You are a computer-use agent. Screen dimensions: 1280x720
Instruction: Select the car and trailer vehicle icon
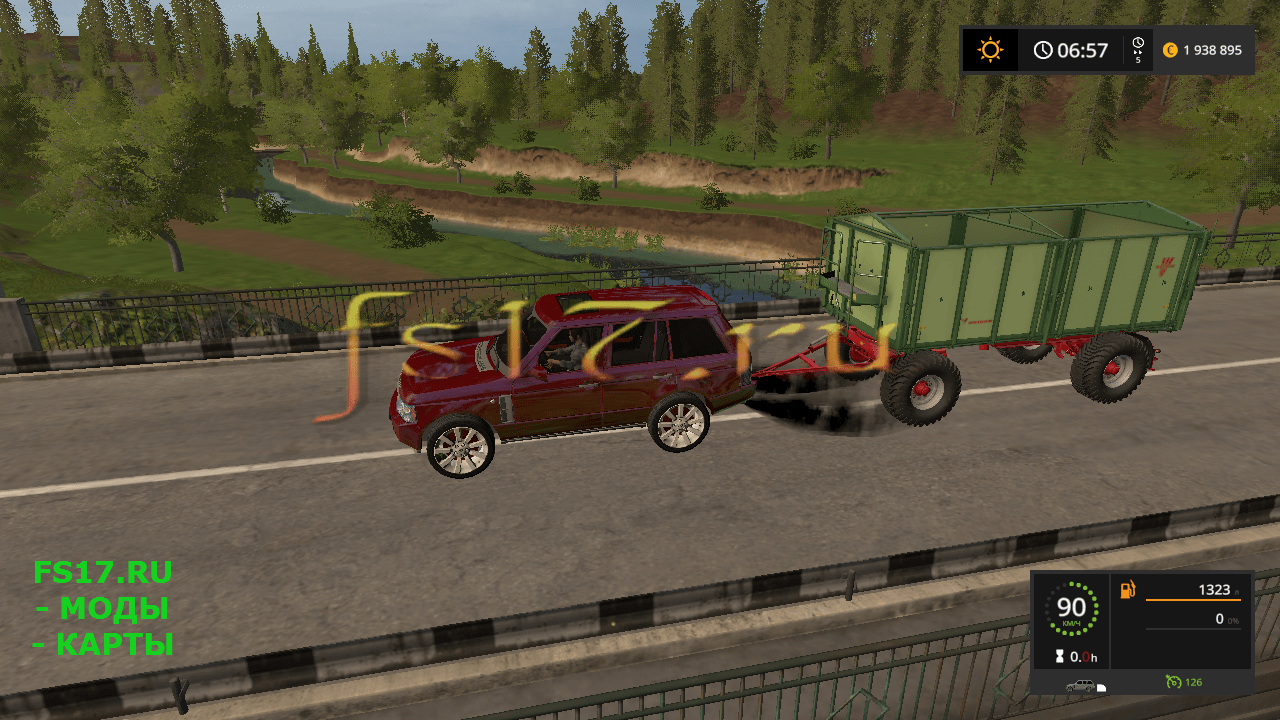click(1084, 686)
